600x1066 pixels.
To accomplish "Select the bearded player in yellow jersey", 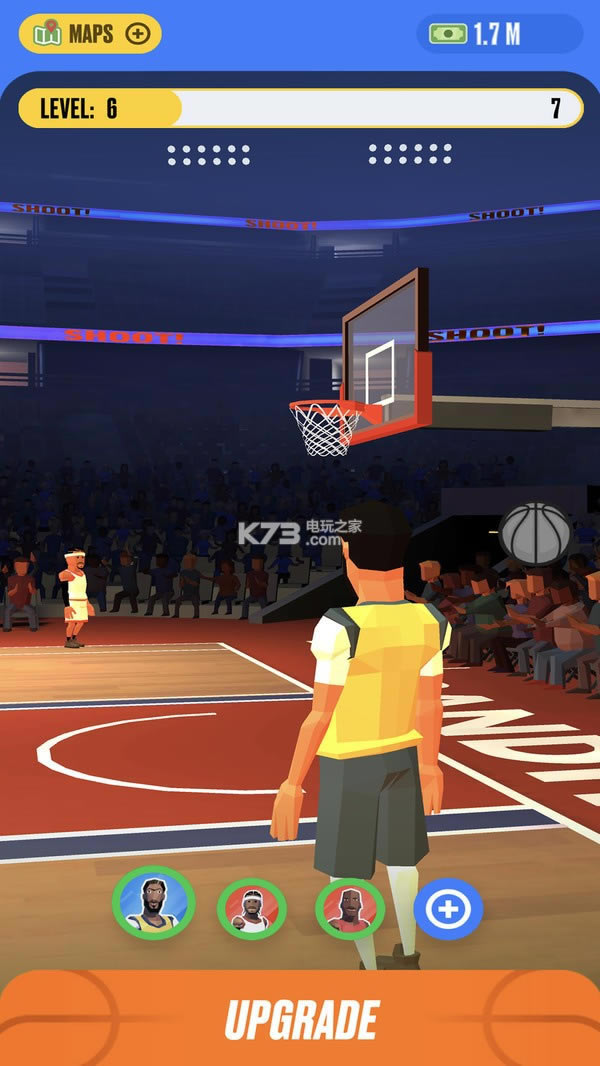I will click(153, 901).
